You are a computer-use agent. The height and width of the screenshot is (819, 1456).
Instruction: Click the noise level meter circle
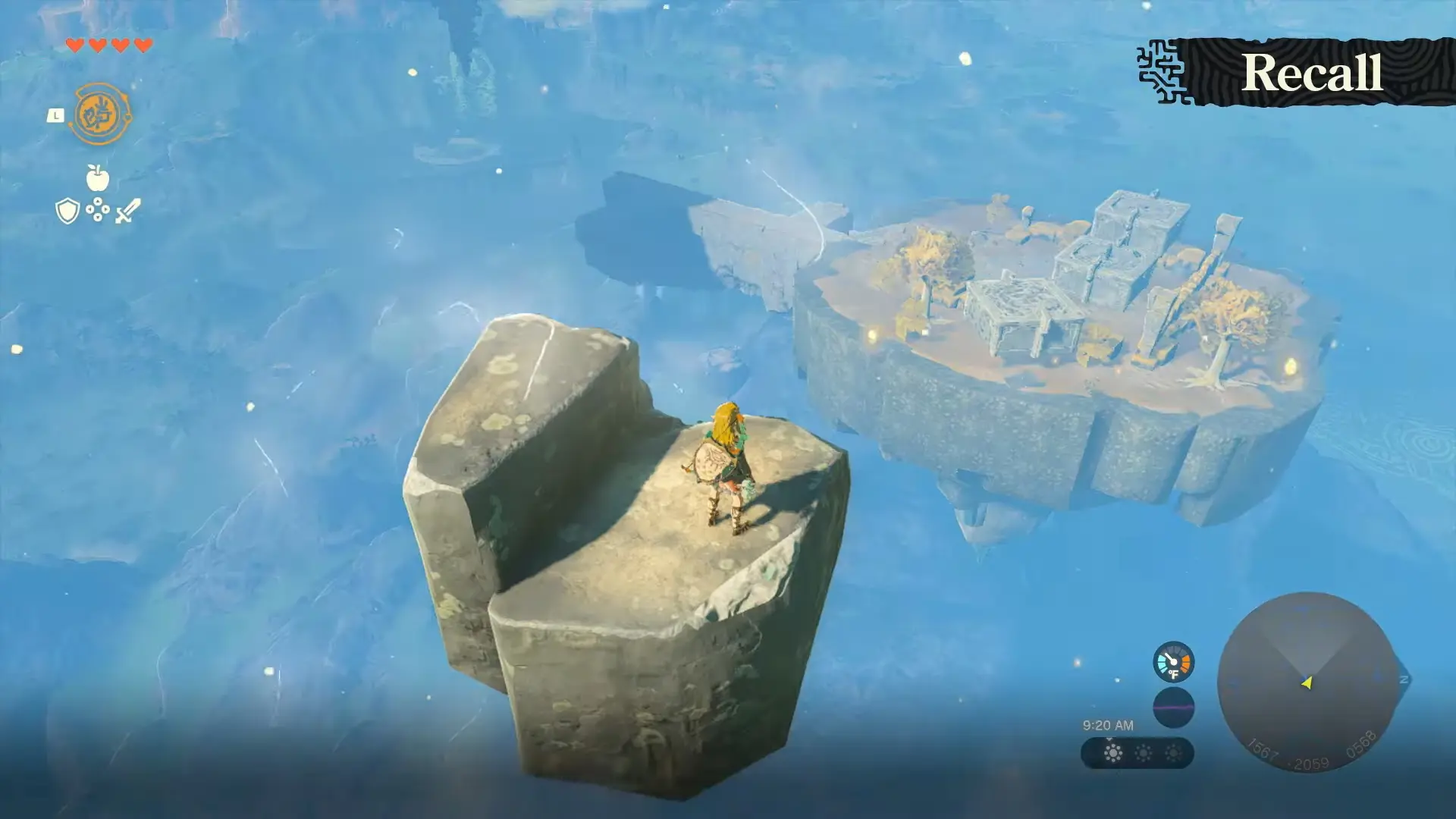[1174, 708]
